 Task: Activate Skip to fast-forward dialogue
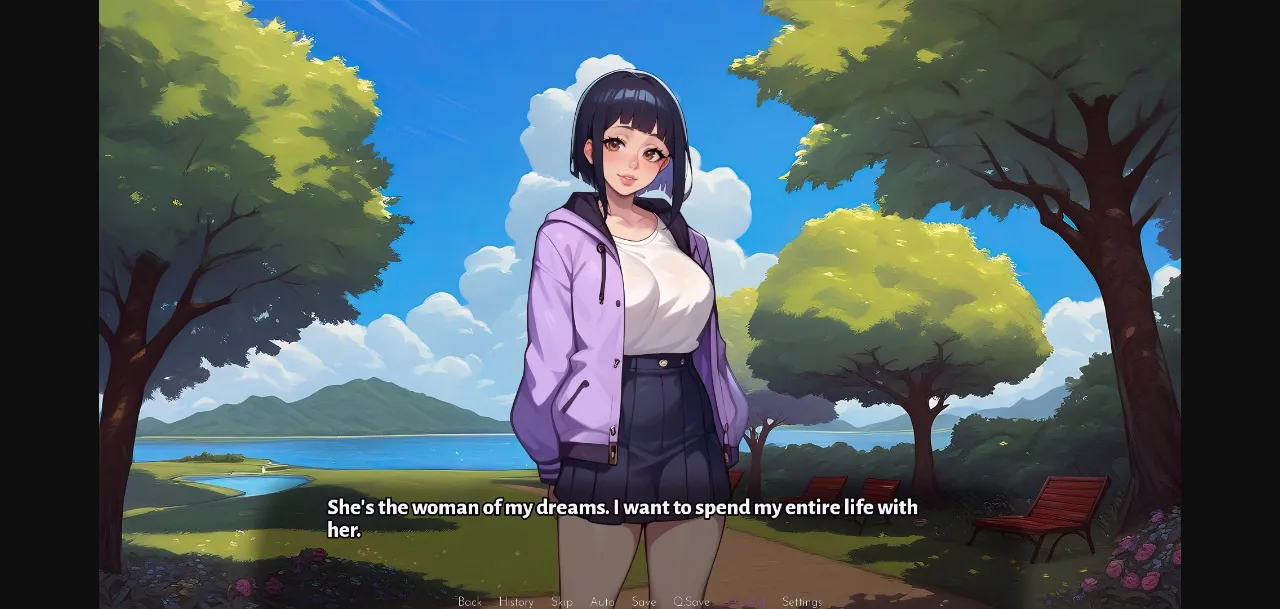pos(562,602)
